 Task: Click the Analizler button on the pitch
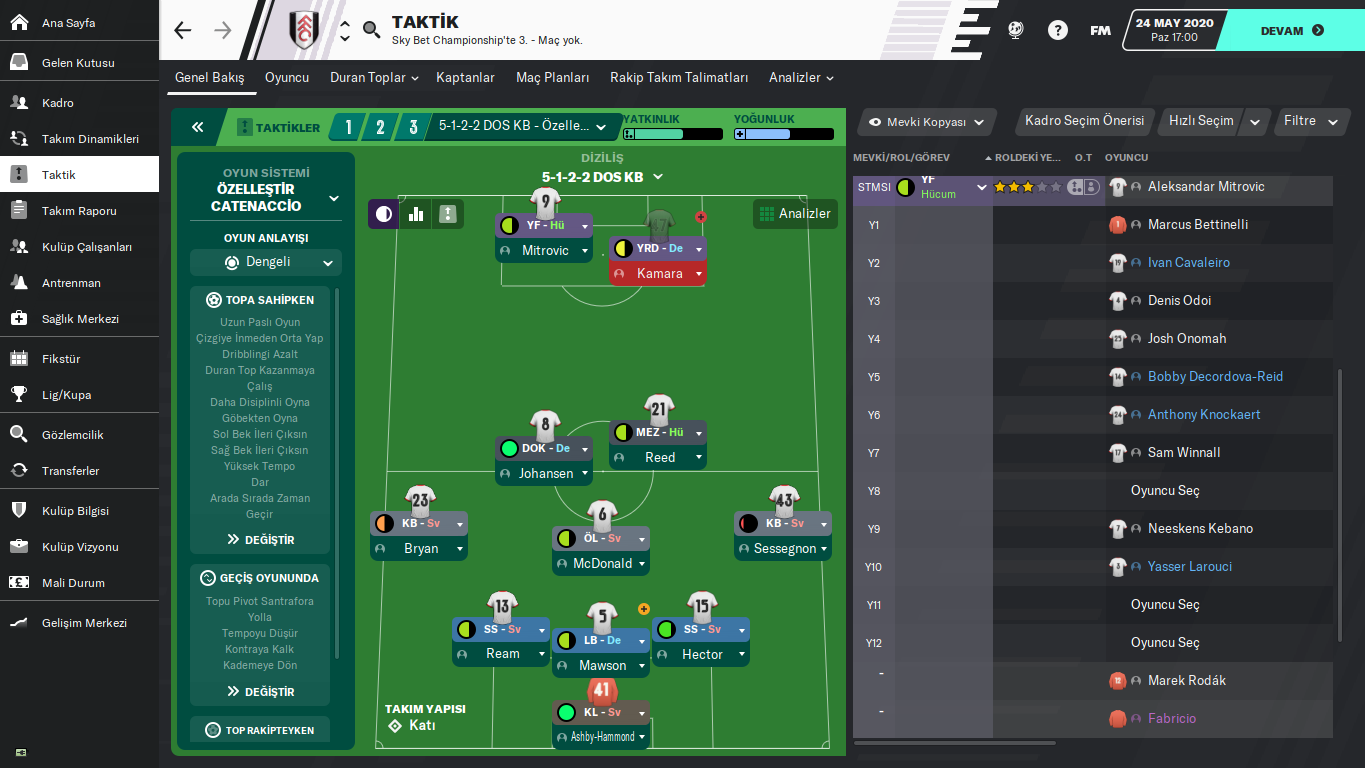795,214
